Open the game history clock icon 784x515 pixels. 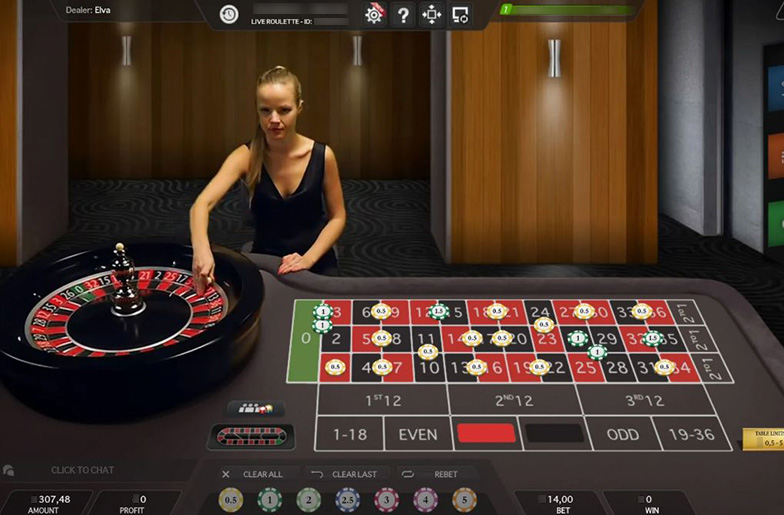[229, 14]
